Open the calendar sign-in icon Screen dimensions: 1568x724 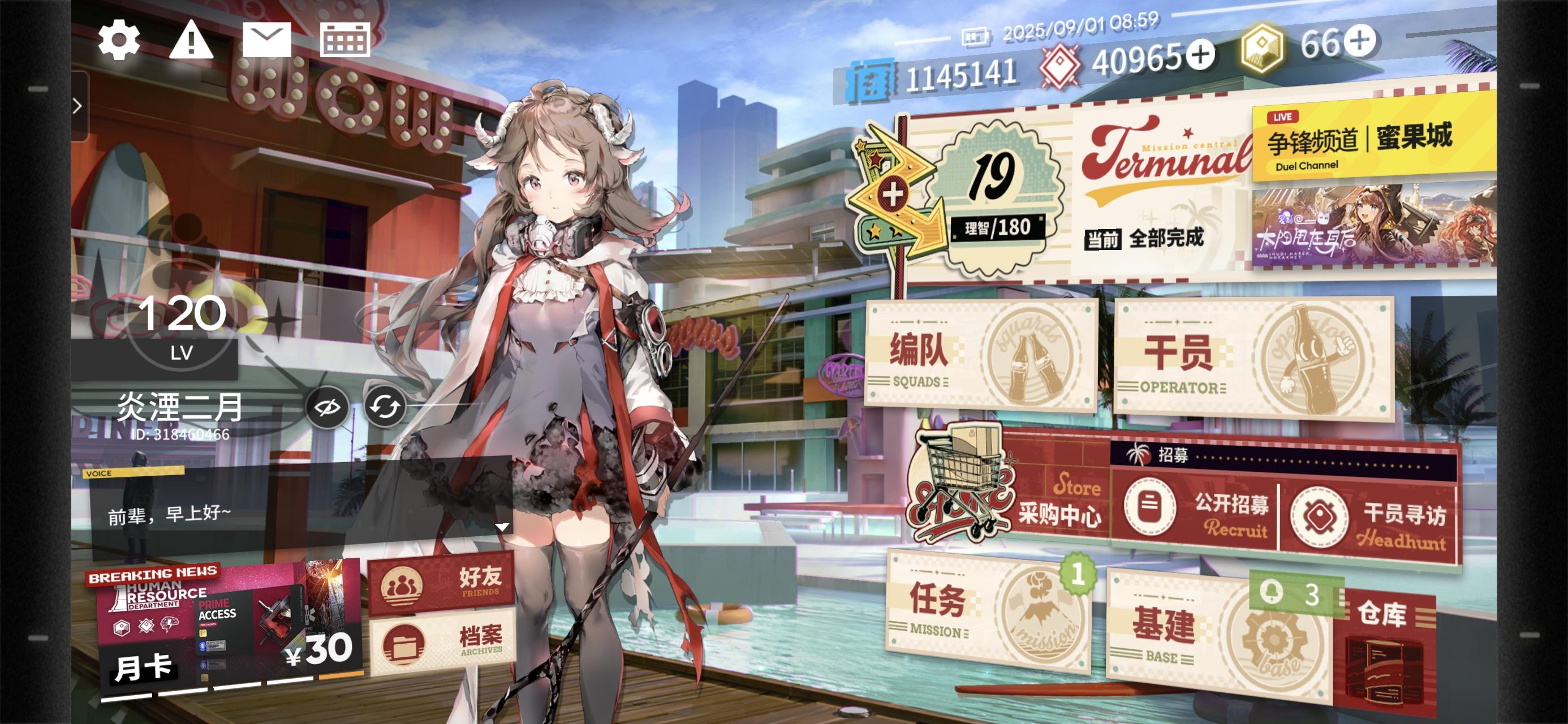coord(344,39)
